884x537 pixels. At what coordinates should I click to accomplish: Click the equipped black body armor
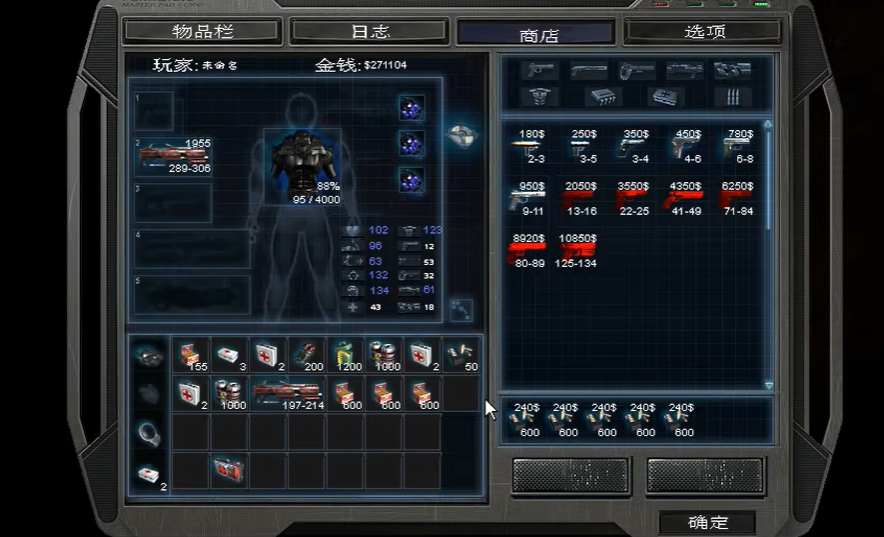[301, 162]
